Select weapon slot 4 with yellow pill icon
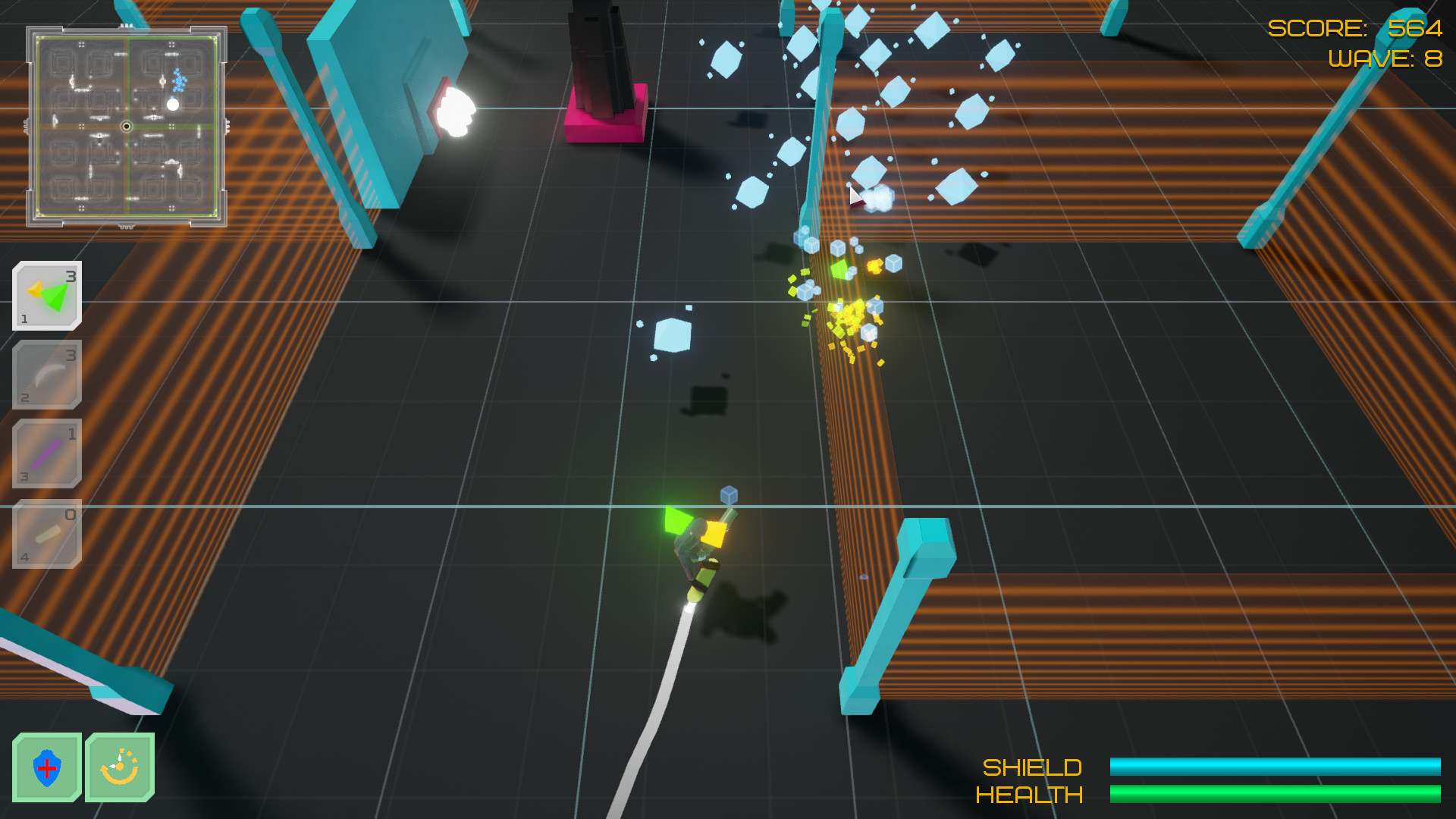 coord(45,531)
